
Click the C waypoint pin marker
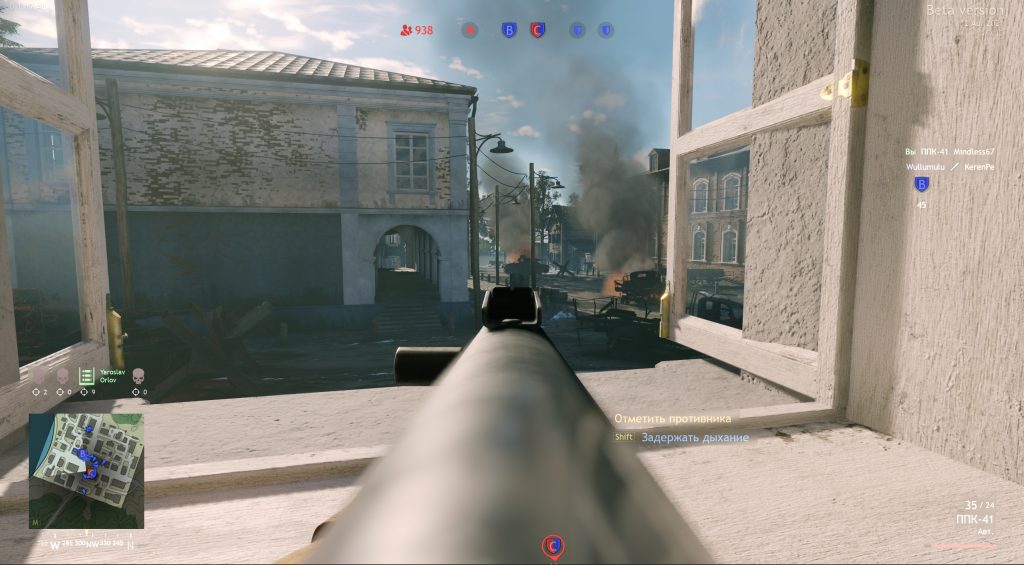552,546
